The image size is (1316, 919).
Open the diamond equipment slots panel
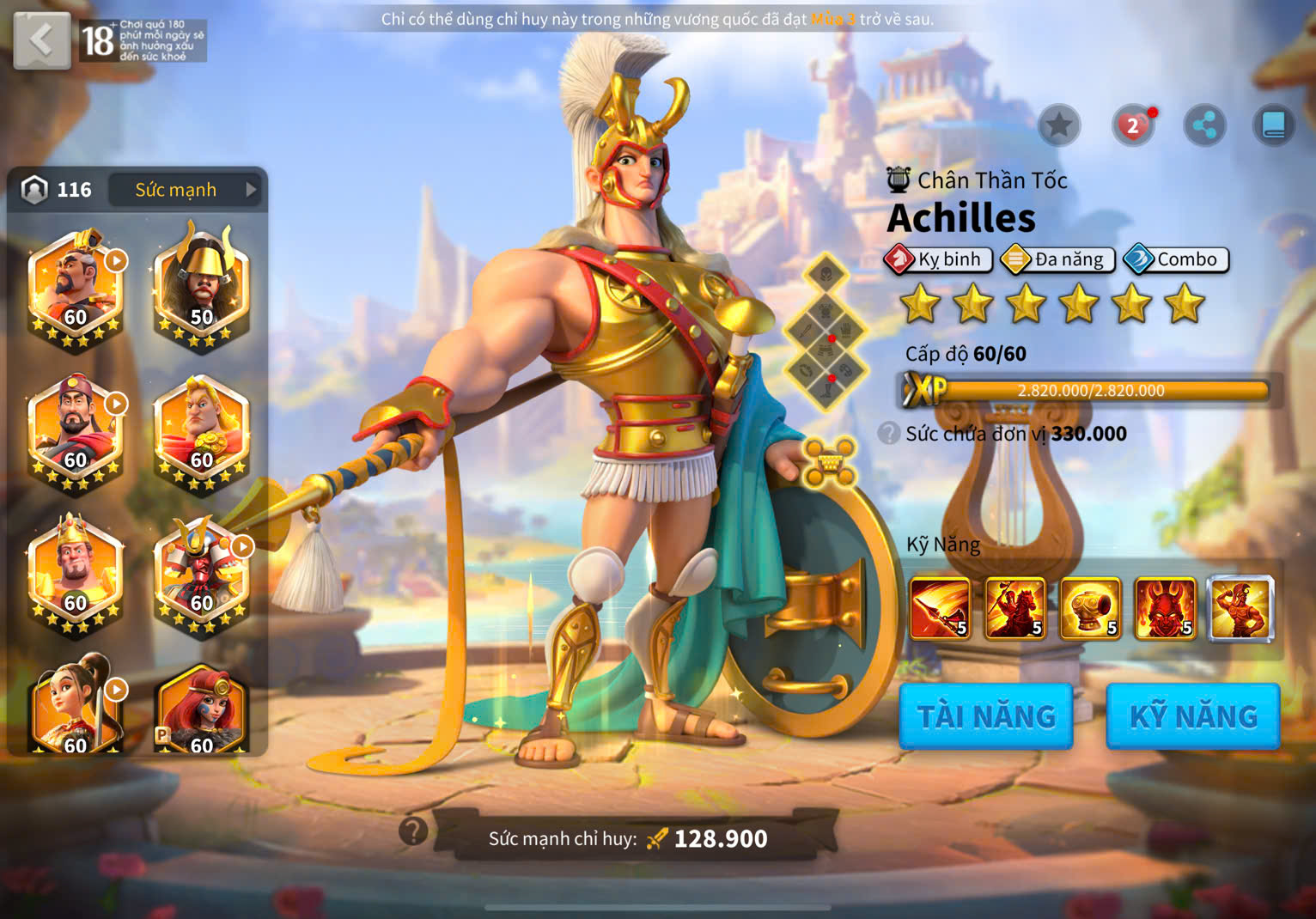826,331
